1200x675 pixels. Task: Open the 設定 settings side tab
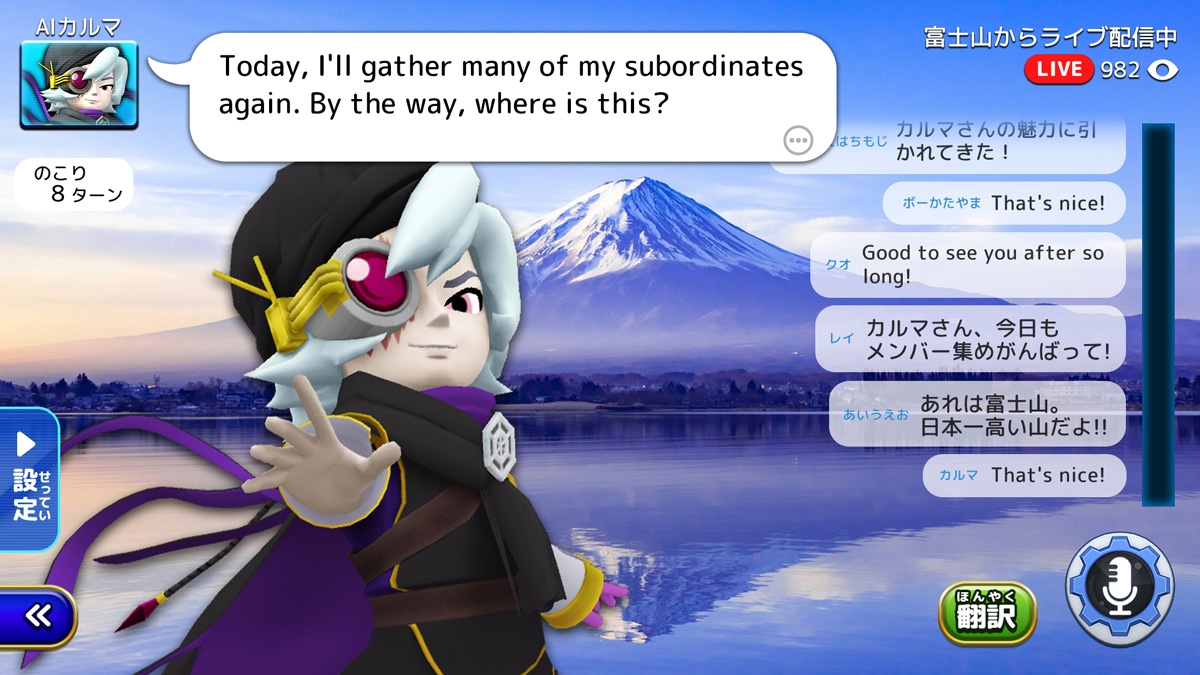pos(28,479)
